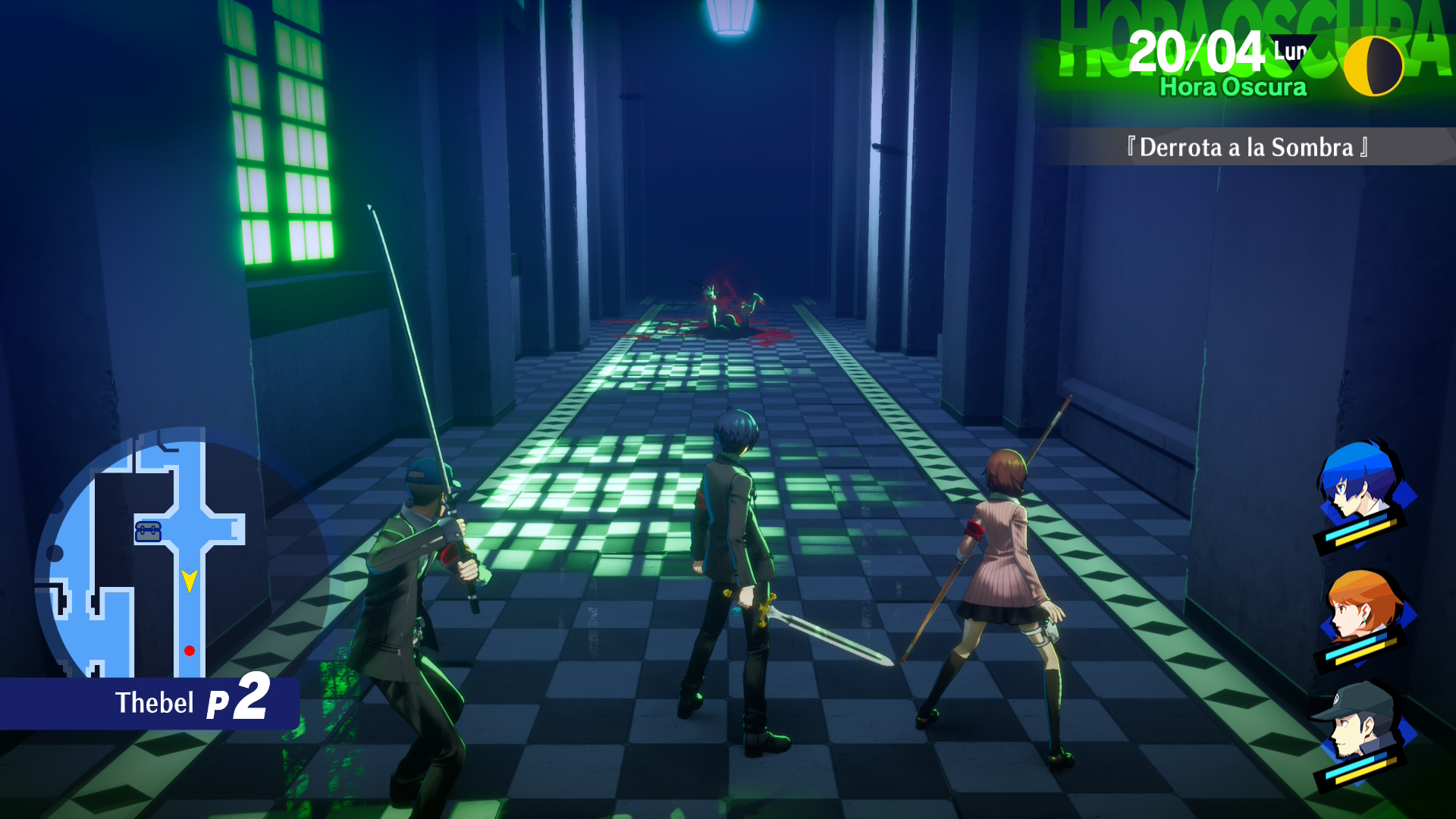1456x819 pixels.
Task: Open the circular Tartarus minimap
Action: point(152,561)
